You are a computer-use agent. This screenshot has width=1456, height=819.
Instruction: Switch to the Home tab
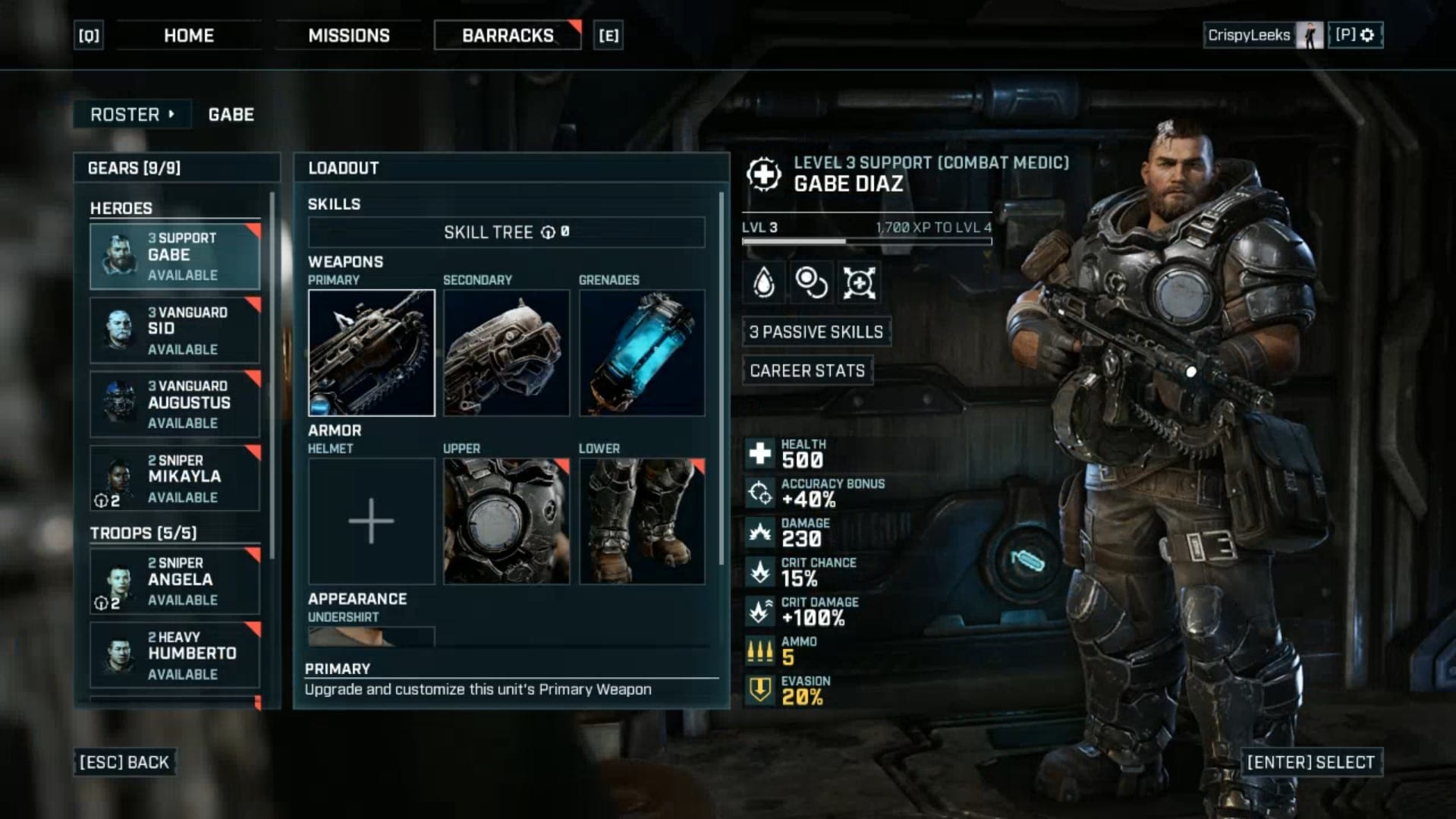click(188, 36)
